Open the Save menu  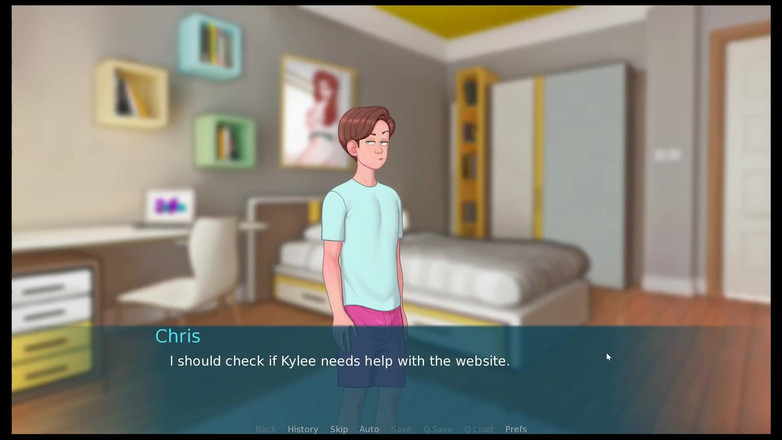401,429
